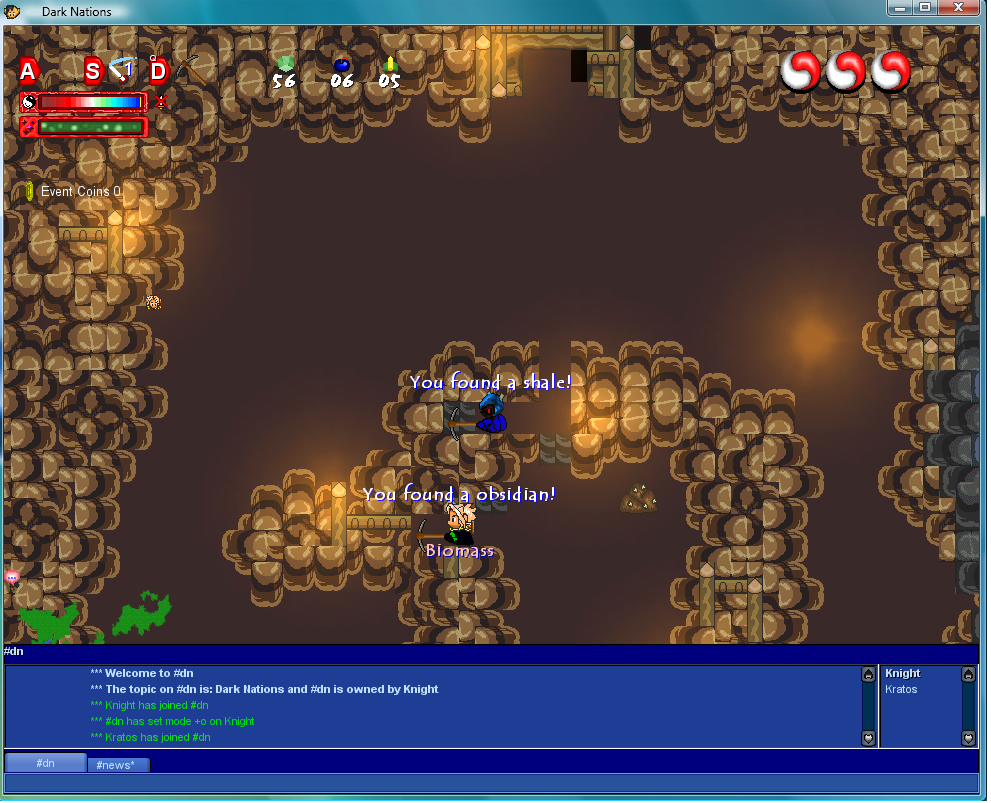
Task: Select Knight in the chat user list
Action: 903,674
